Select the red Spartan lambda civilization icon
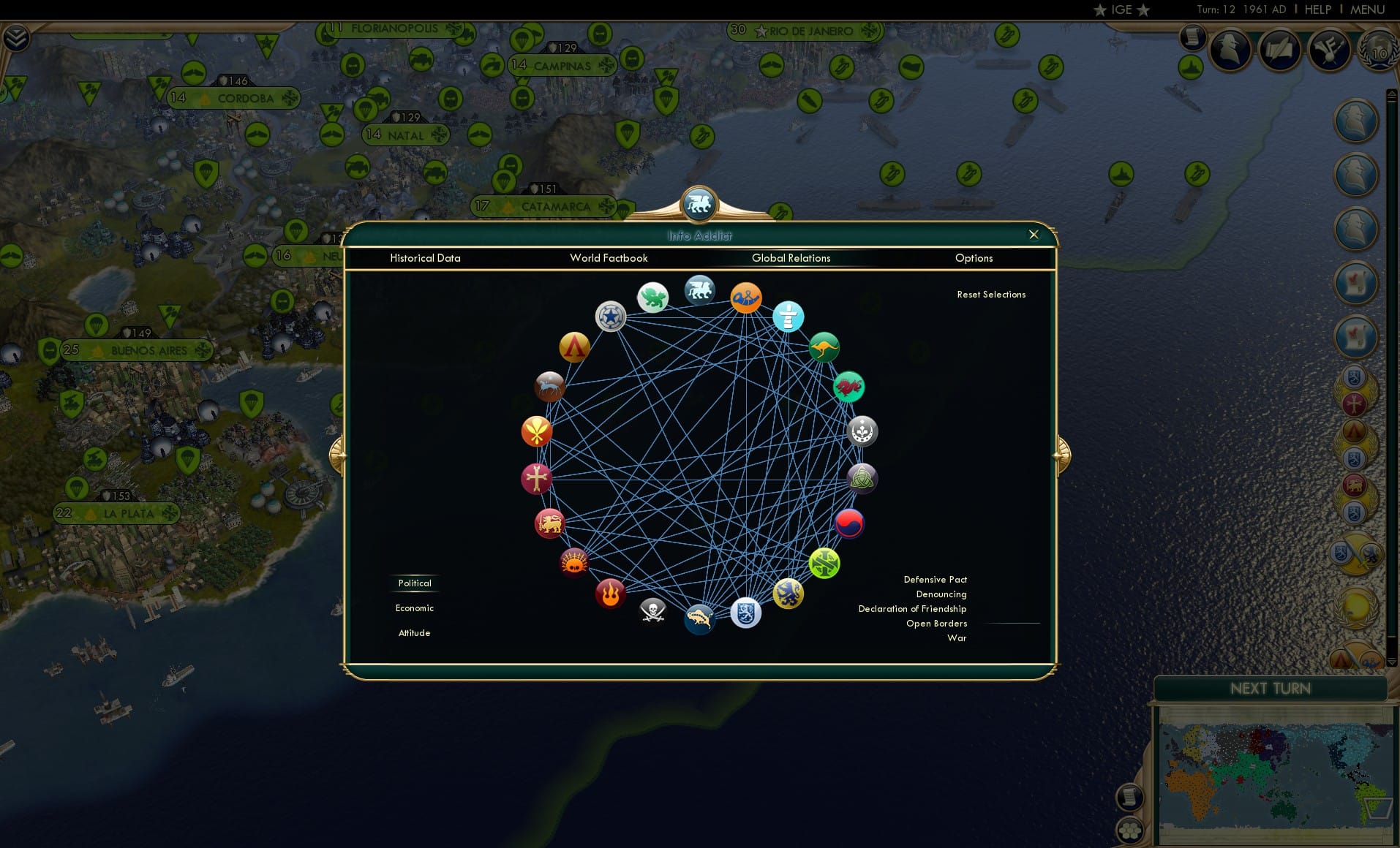 tap(575, 348)
